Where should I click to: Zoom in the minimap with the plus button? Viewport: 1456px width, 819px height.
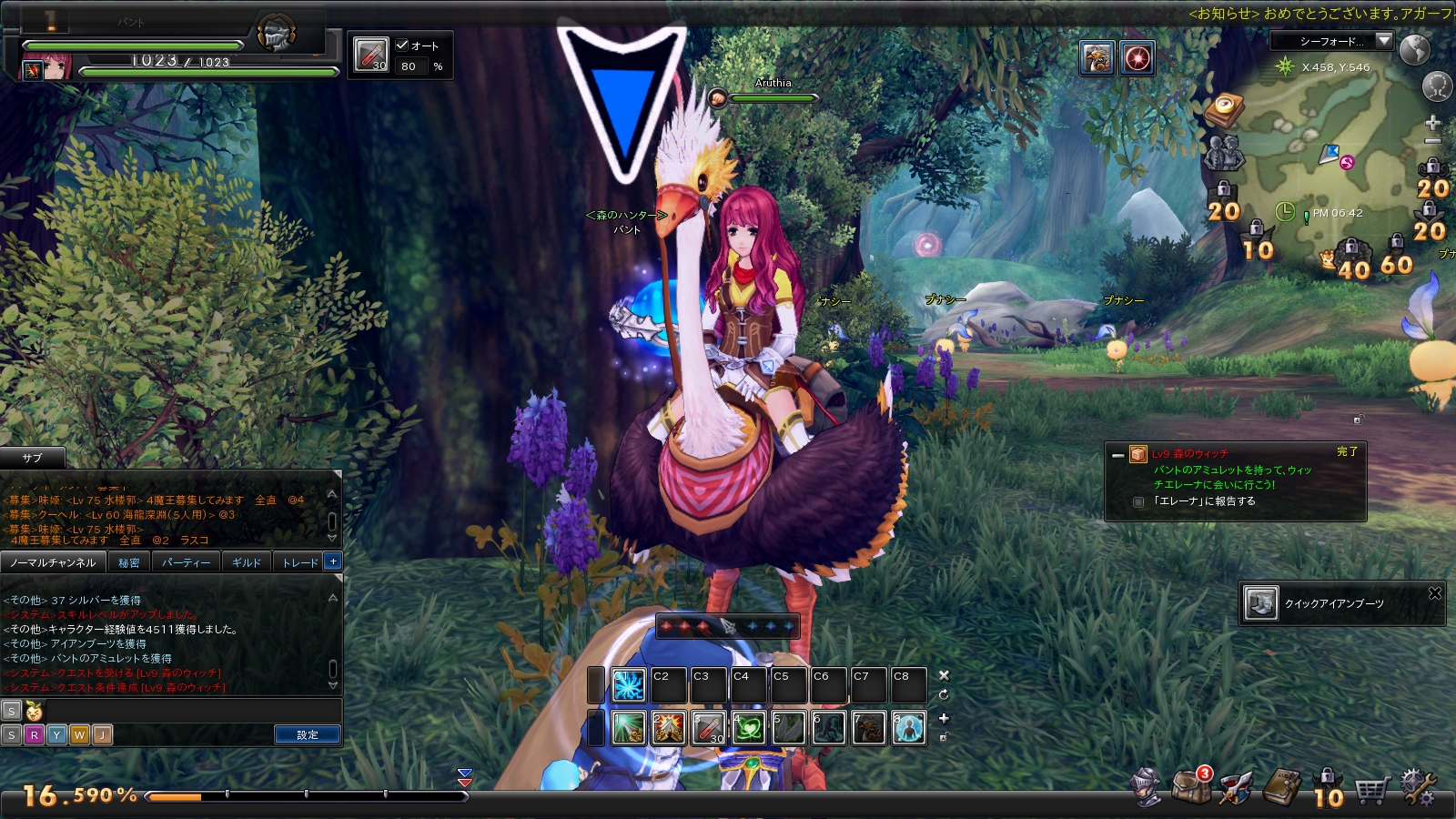pos(1432,122)
